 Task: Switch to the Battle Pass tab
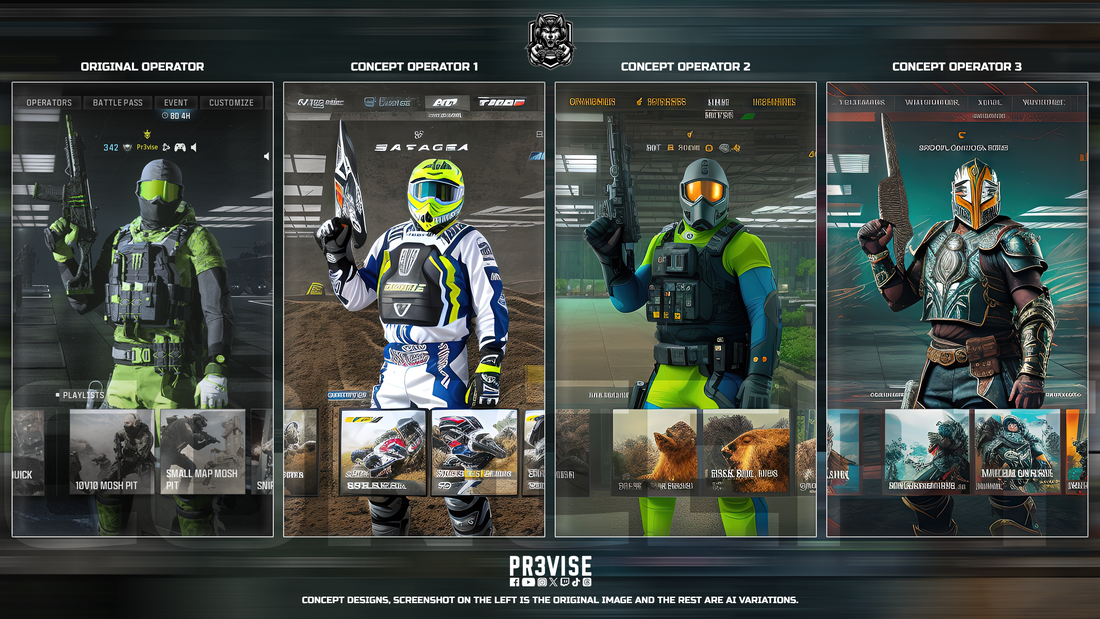coord(118,102)
